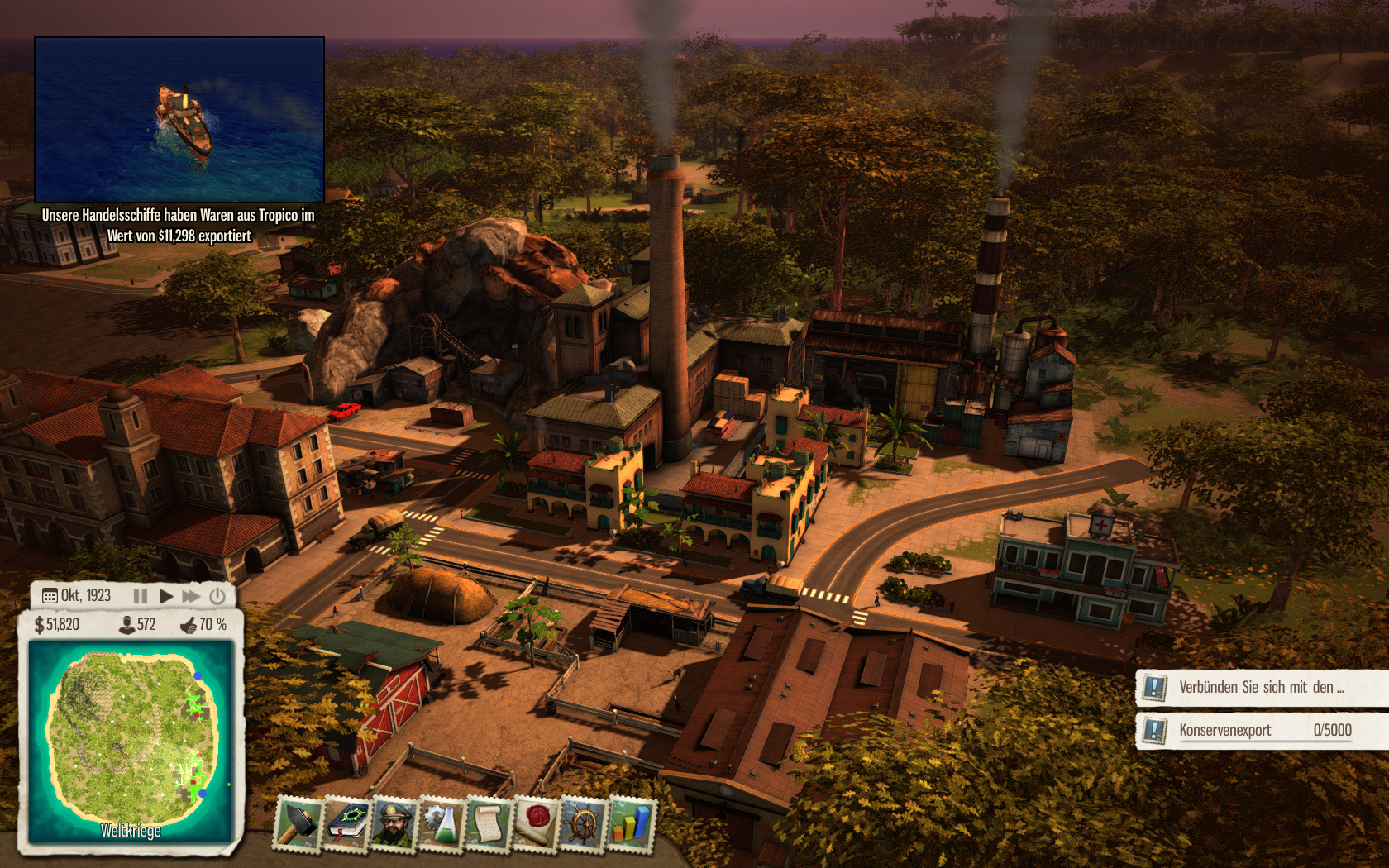Click the treasury balance of $51,820
The width and height of the screenshot is (1389, 868).
[x=57, y=625]
